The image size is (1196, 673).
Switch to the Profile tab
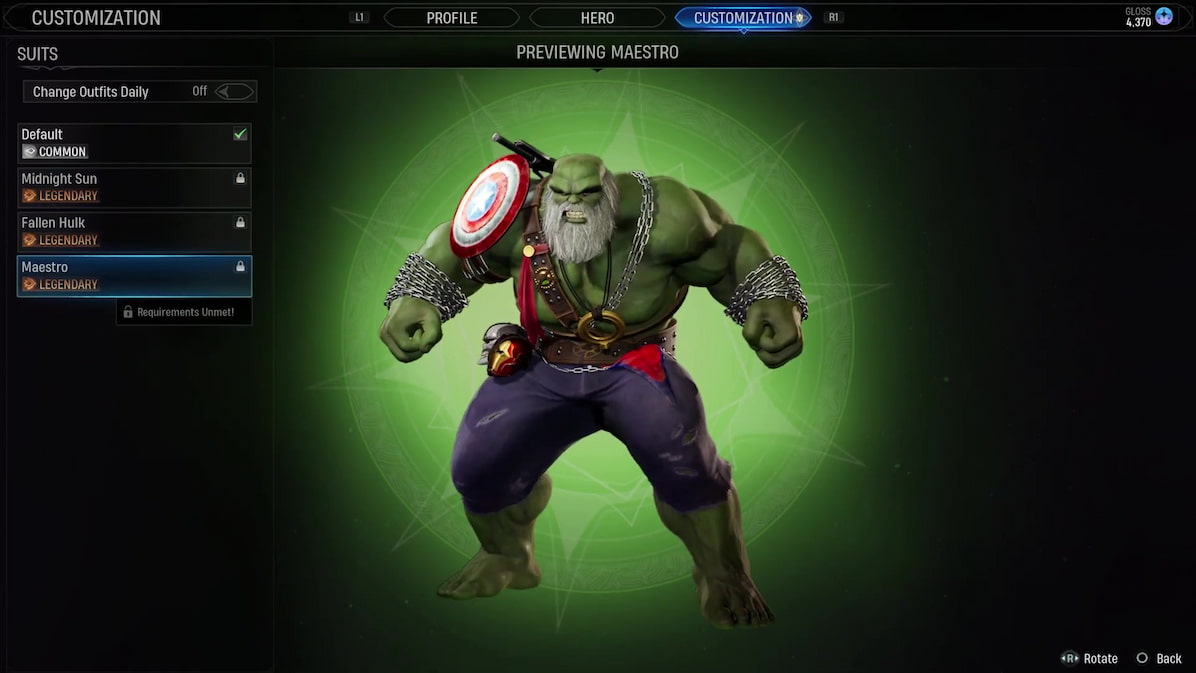452,18
